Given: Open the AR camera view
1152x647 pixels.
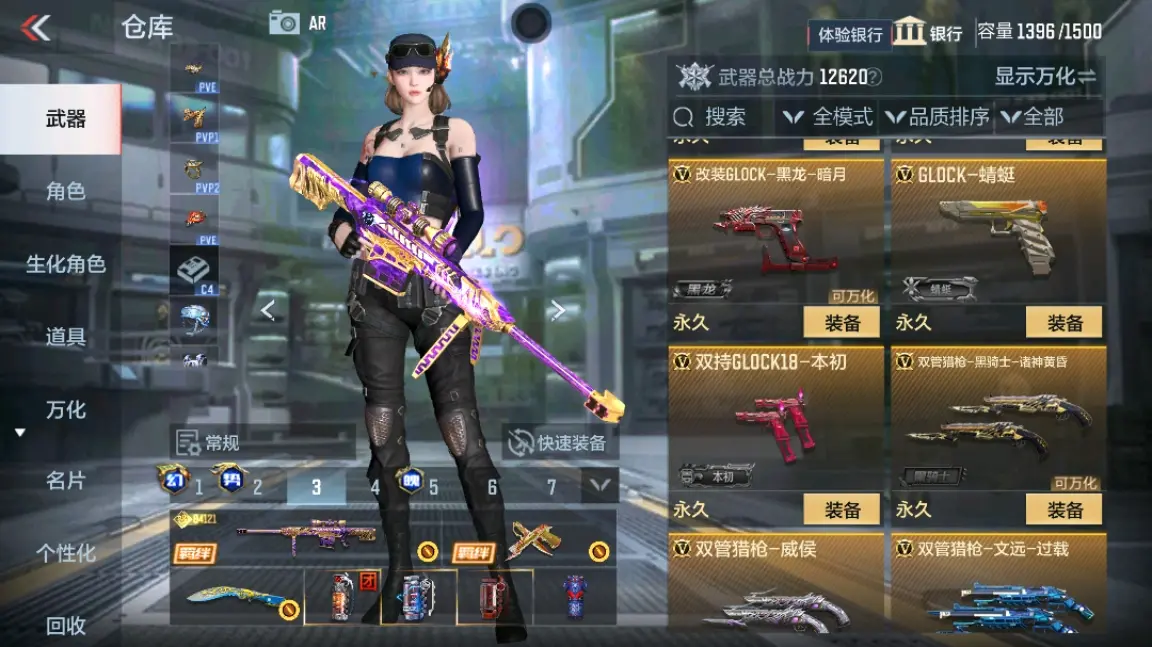Looking at the screenshot, I should click(x=298, y=23).
